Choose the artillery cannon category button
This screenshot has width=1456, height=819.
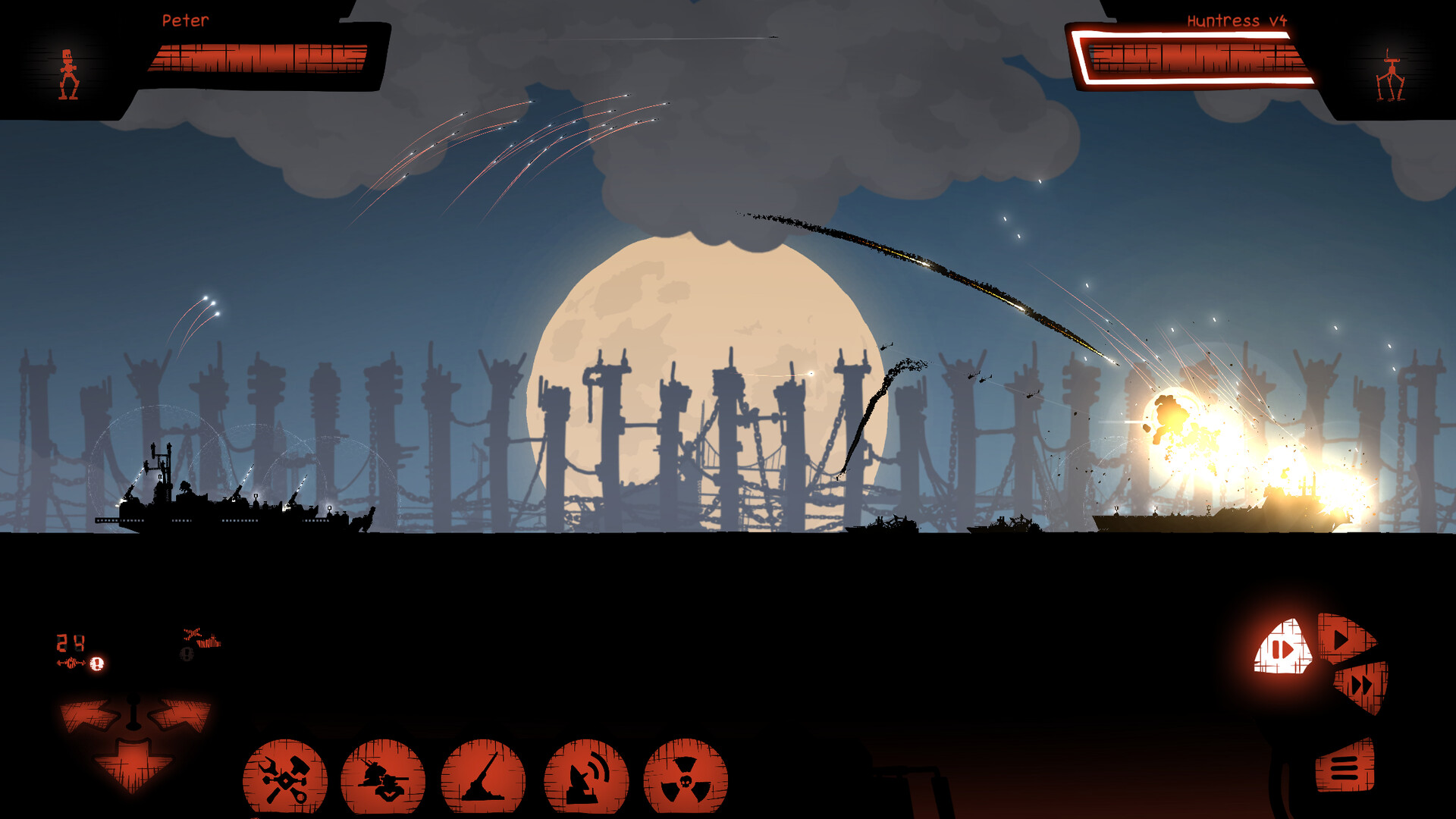pos(483,778)
